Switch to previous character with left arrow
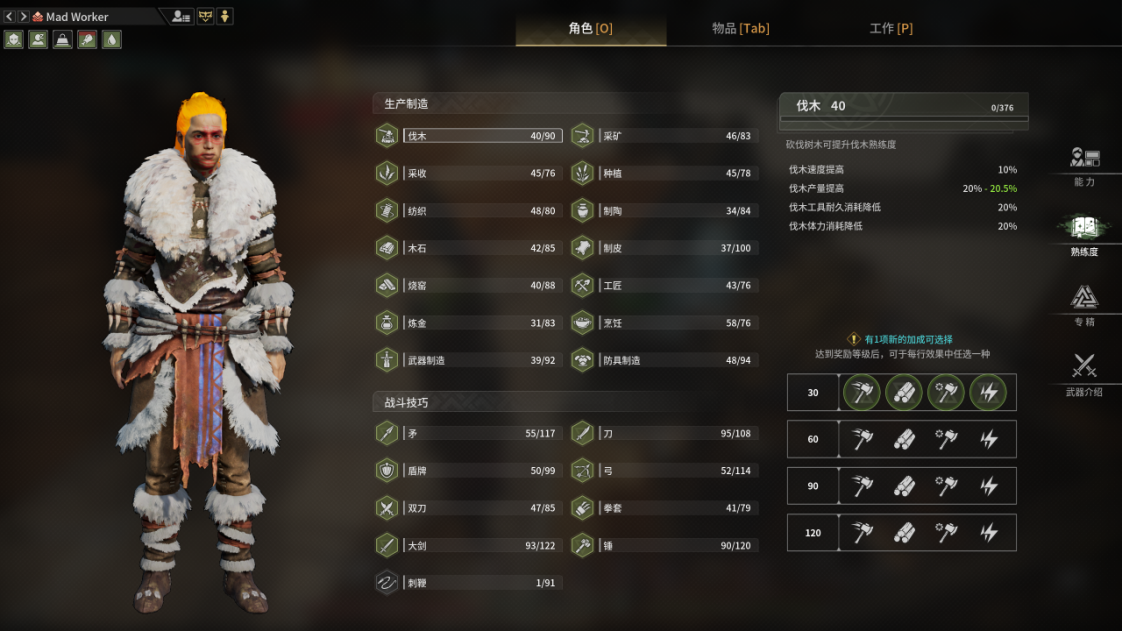1122x632 pixels. click(x=9, y=16)
